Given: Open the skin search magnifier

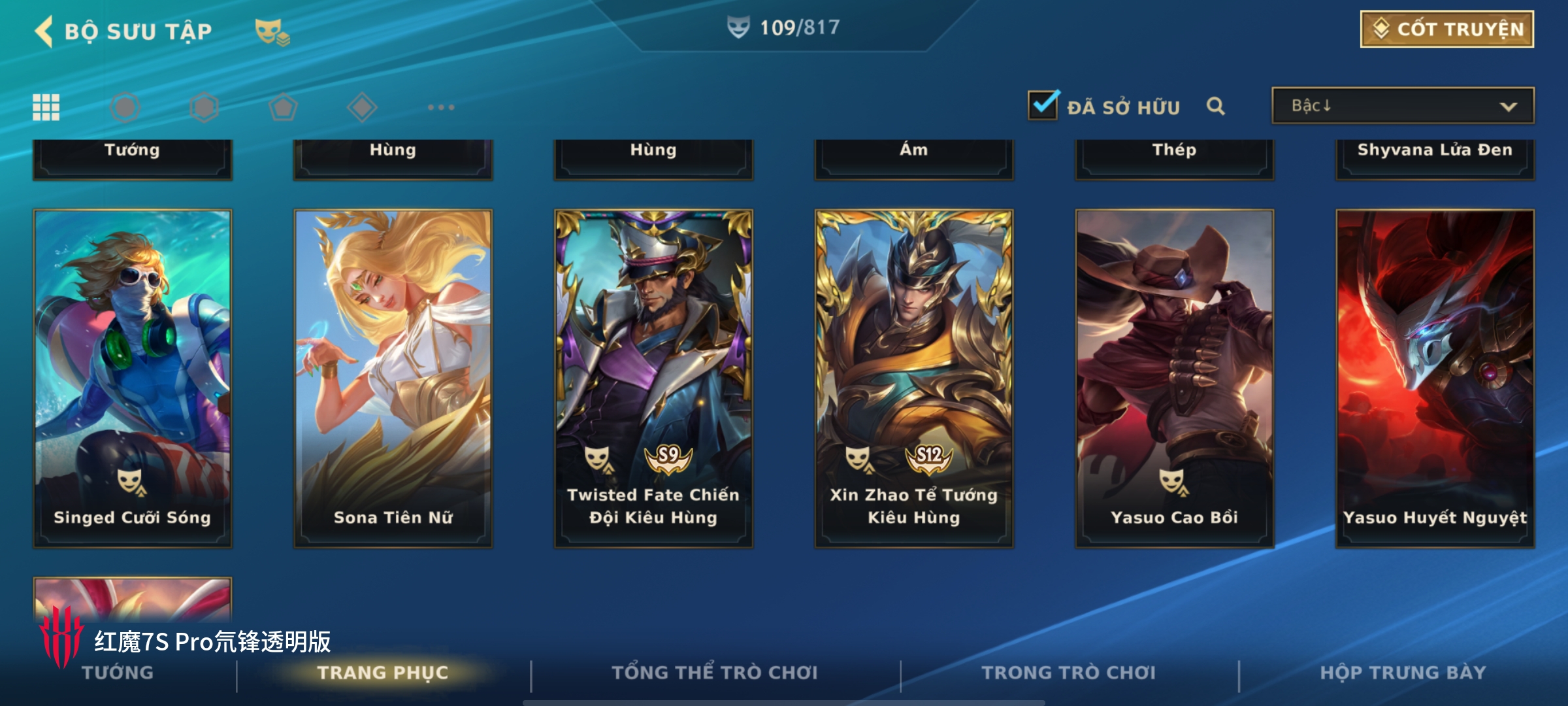Looking at the screenshot, I should pyautogui.click(x=1215, y=106).
